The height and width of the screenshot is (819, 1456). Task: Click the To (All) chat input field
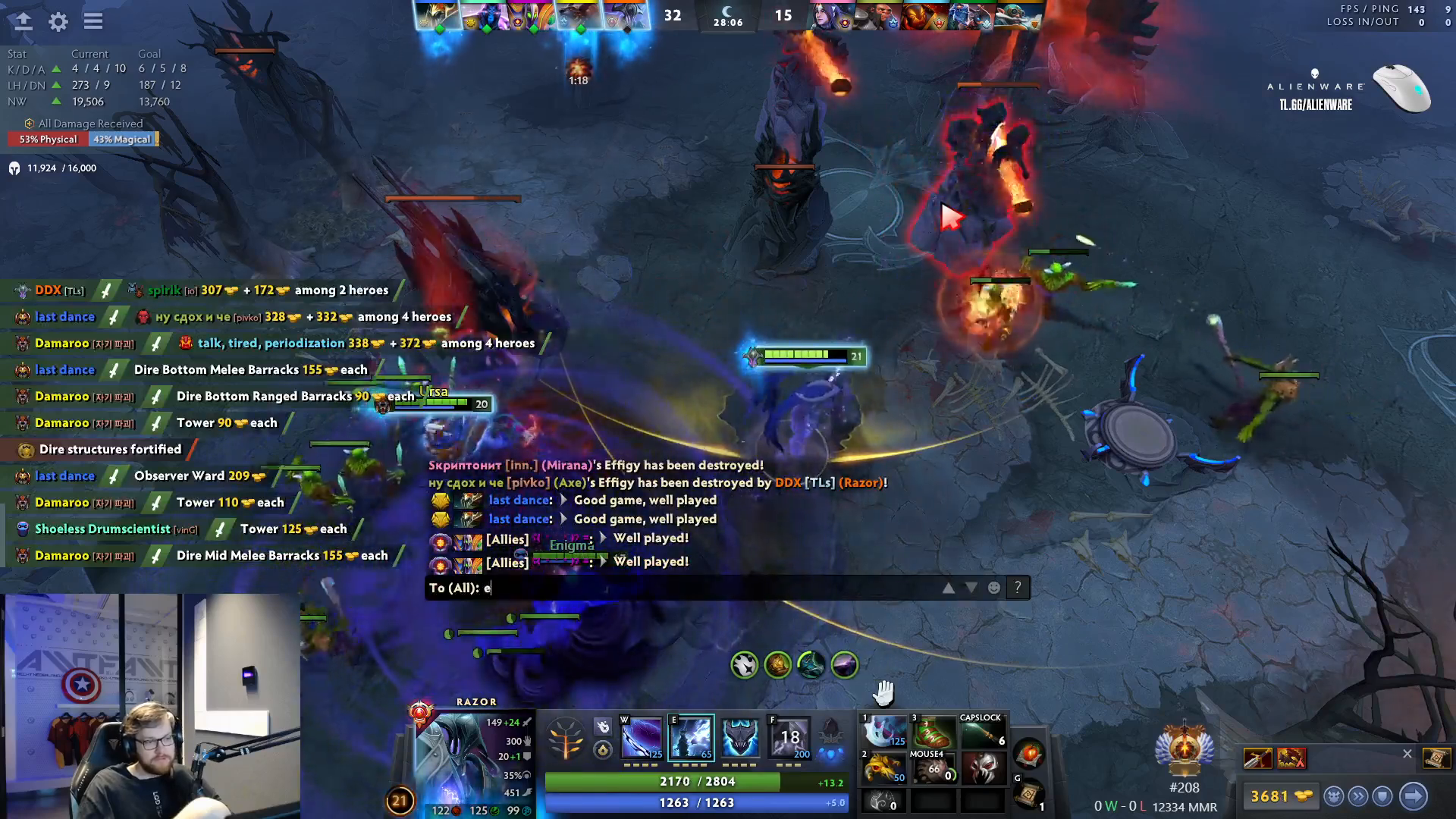tap(682, 587)
